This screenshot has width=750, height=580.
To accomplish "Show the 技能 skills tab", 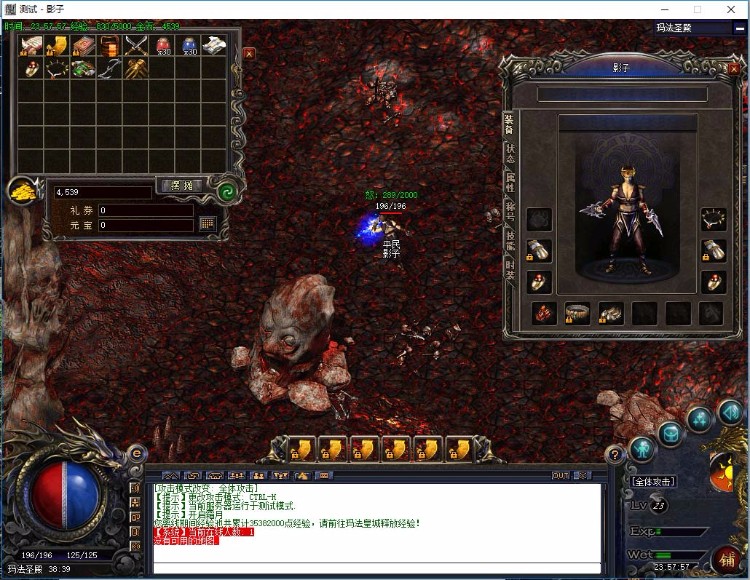I will [509, 240].
